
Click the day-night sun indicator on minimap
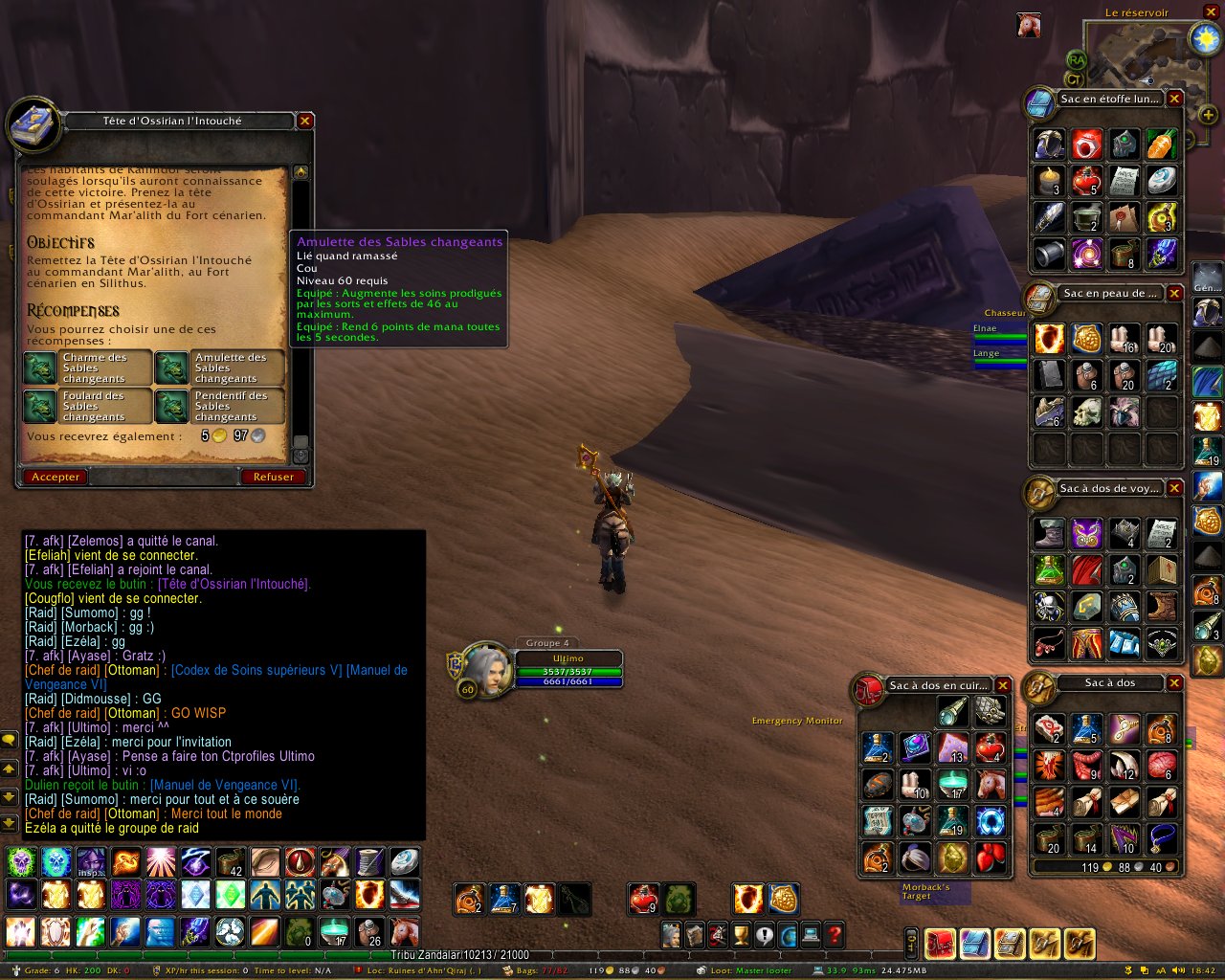(x=1203, y=38)
